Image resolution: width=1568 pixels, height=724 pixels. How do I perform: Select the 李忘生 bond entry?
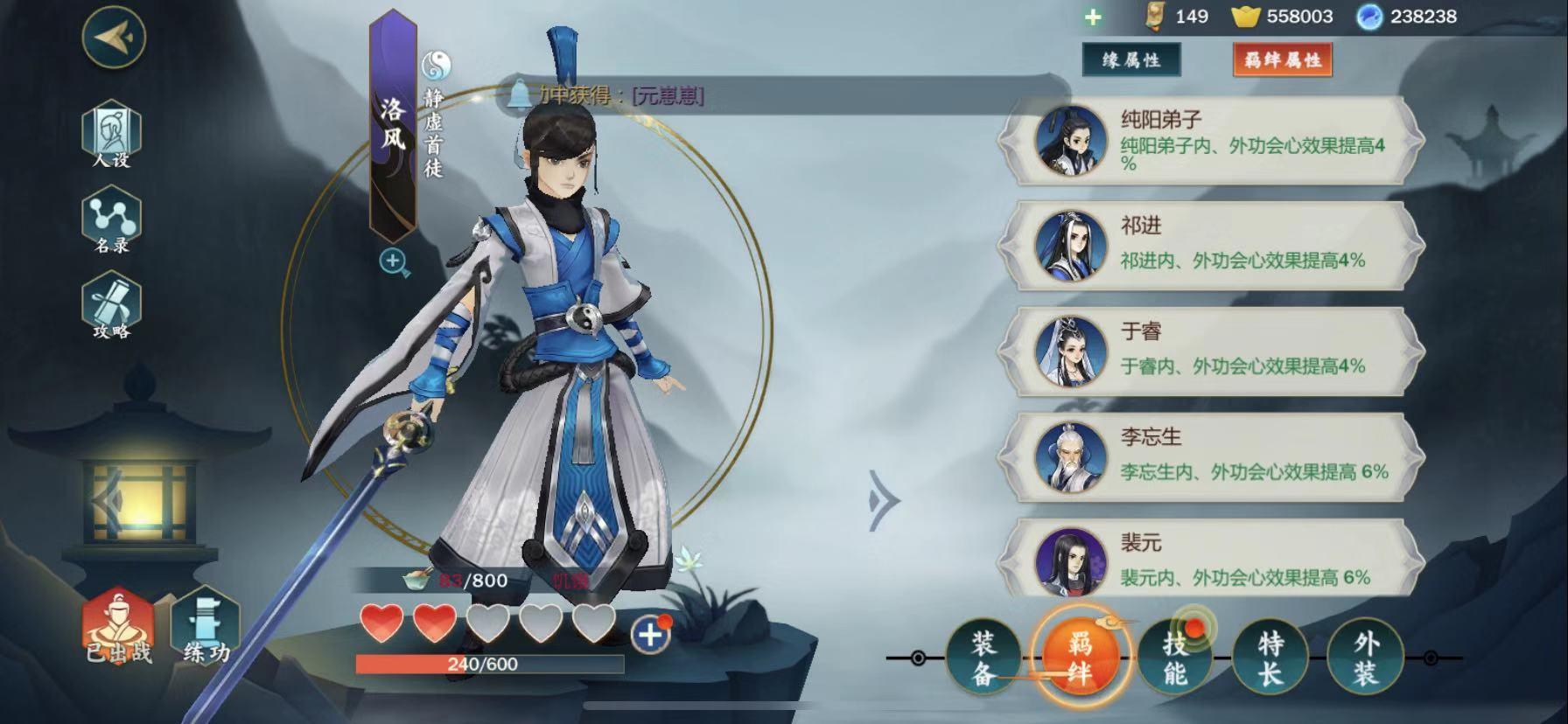pyautogui.click(x=1212, y=457)
